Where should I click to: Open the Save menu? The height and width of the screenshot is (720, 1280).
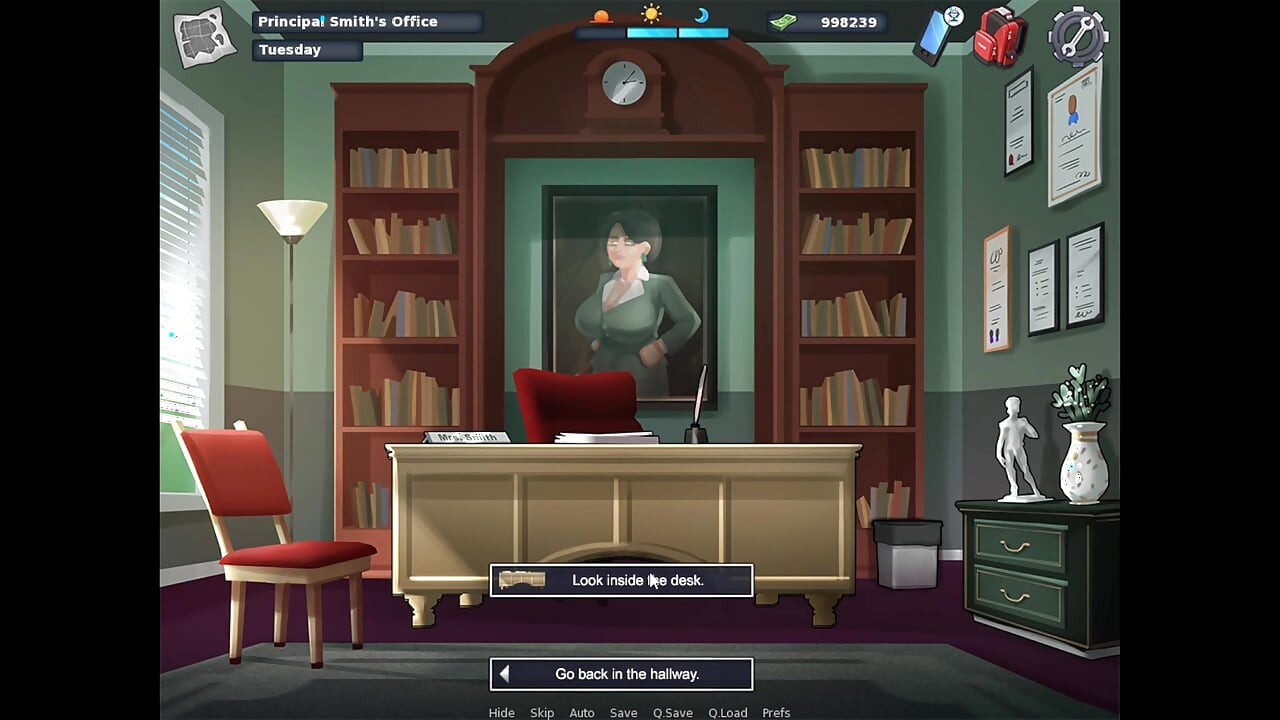623,712
